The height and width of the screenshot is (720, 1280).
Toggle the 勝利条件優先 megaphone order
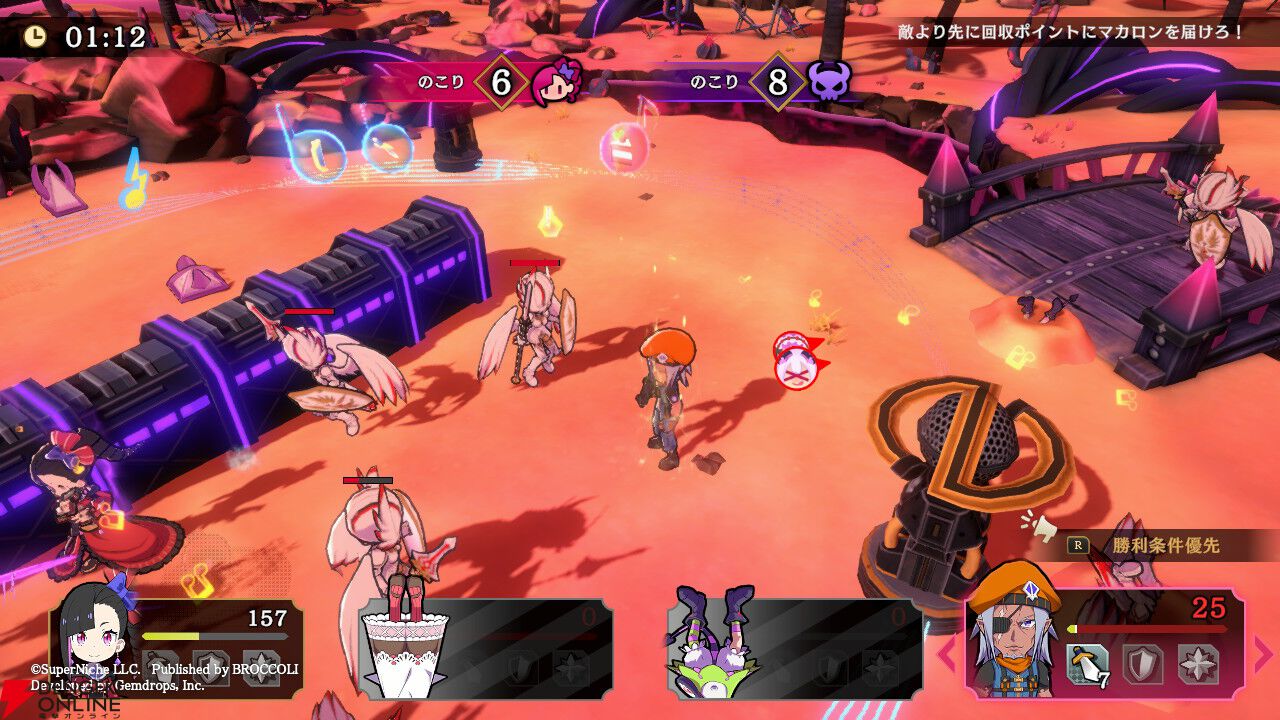[x=1150, y=545]
